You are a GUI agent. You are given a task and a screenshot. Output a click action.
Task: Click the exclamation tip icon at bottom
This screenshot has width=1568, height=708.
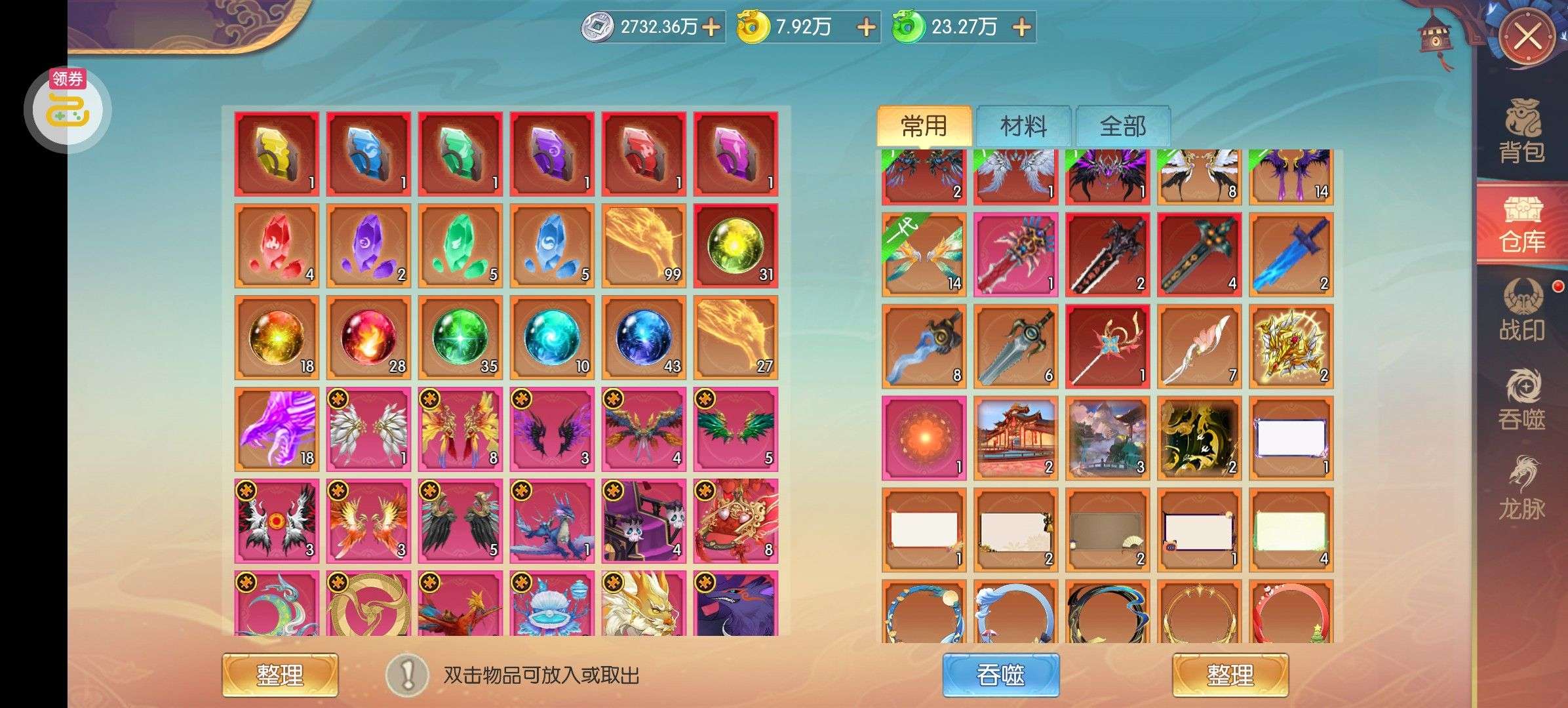407,675
